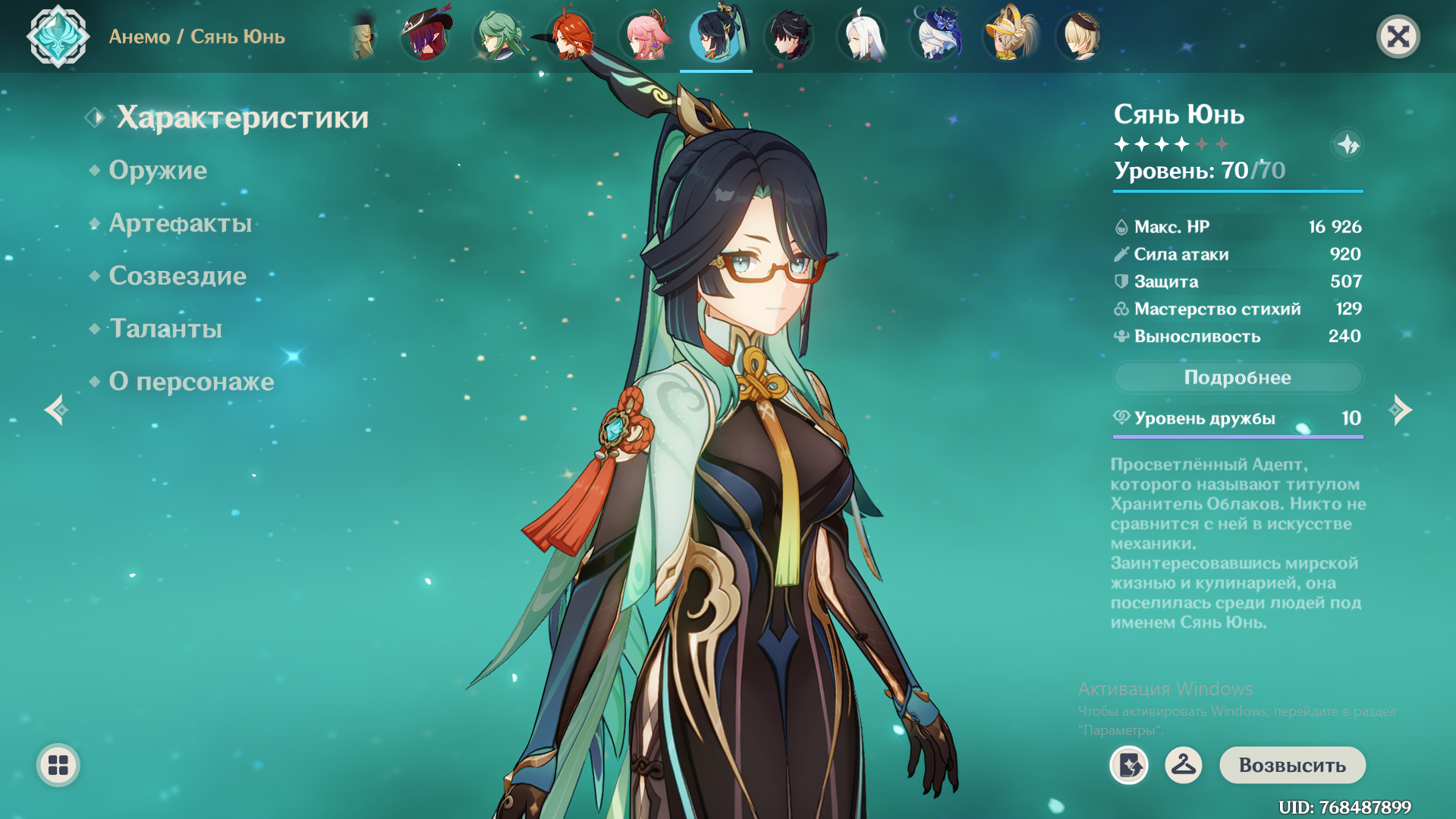
Task: Choose the white-haired character portrait
Action: pos(862,36)
